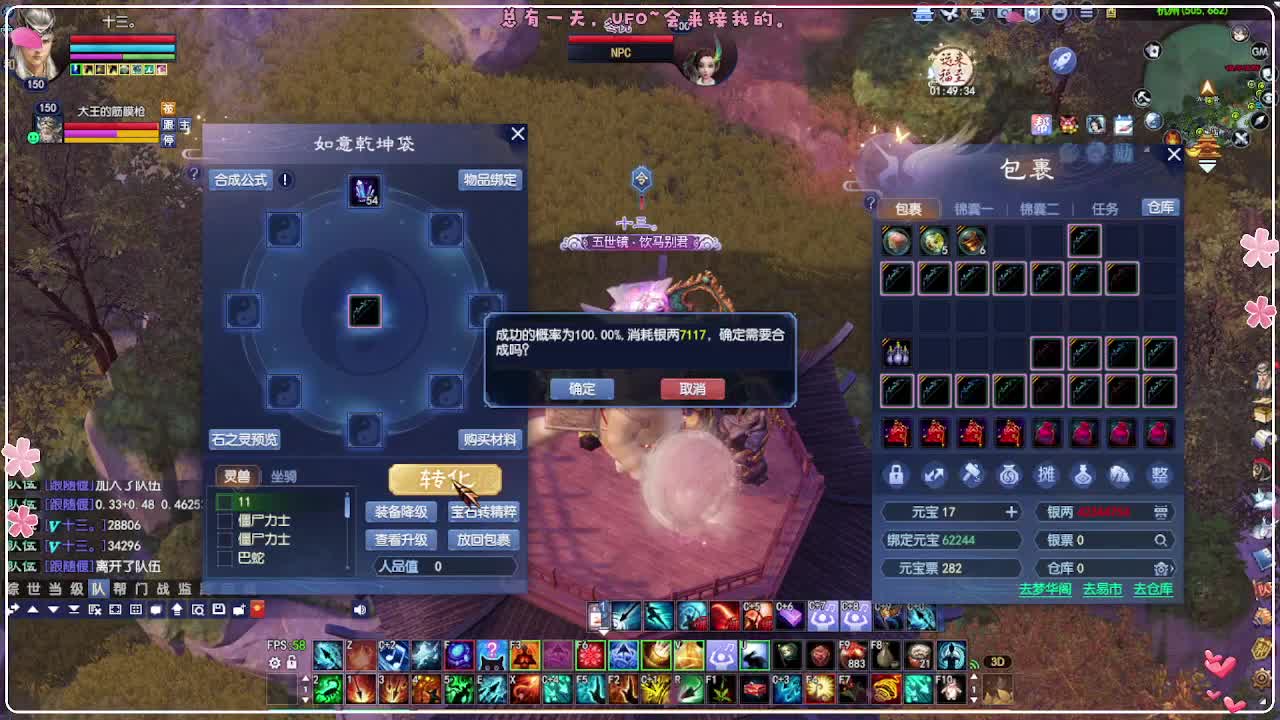This screenshot has height=720, width=1280.
Task: Click the 摊 stall icon in the bag panel
Action: point(1046,474)
